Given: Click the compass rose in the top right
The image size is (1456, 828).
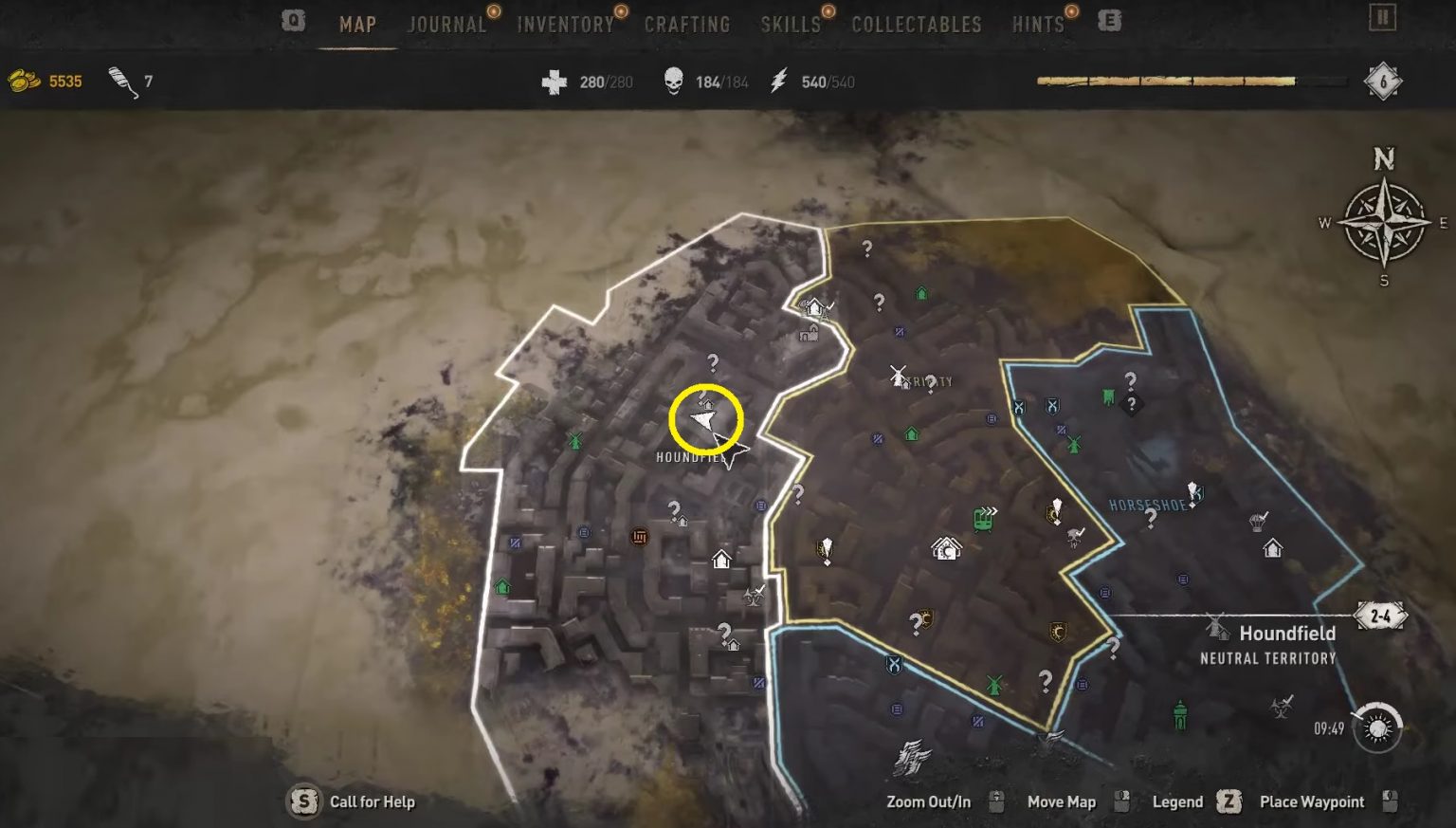Looking at the screenshot, I should coord(1386,216).
